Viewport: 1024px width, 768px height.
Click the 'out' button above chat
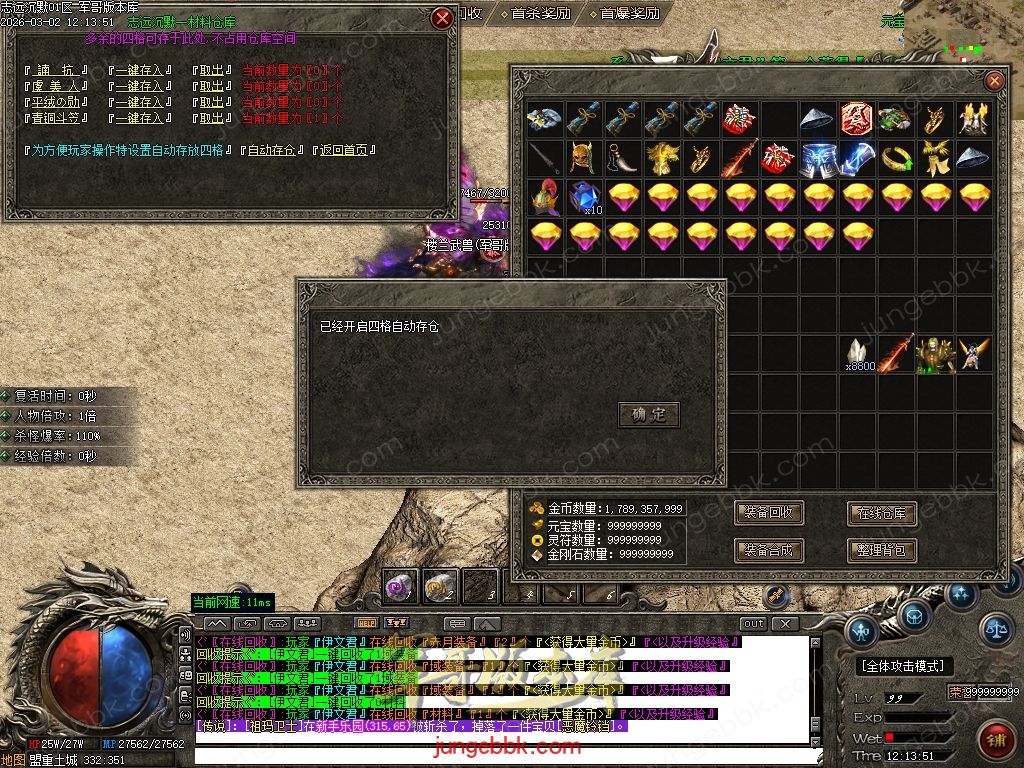pos(753,624)
